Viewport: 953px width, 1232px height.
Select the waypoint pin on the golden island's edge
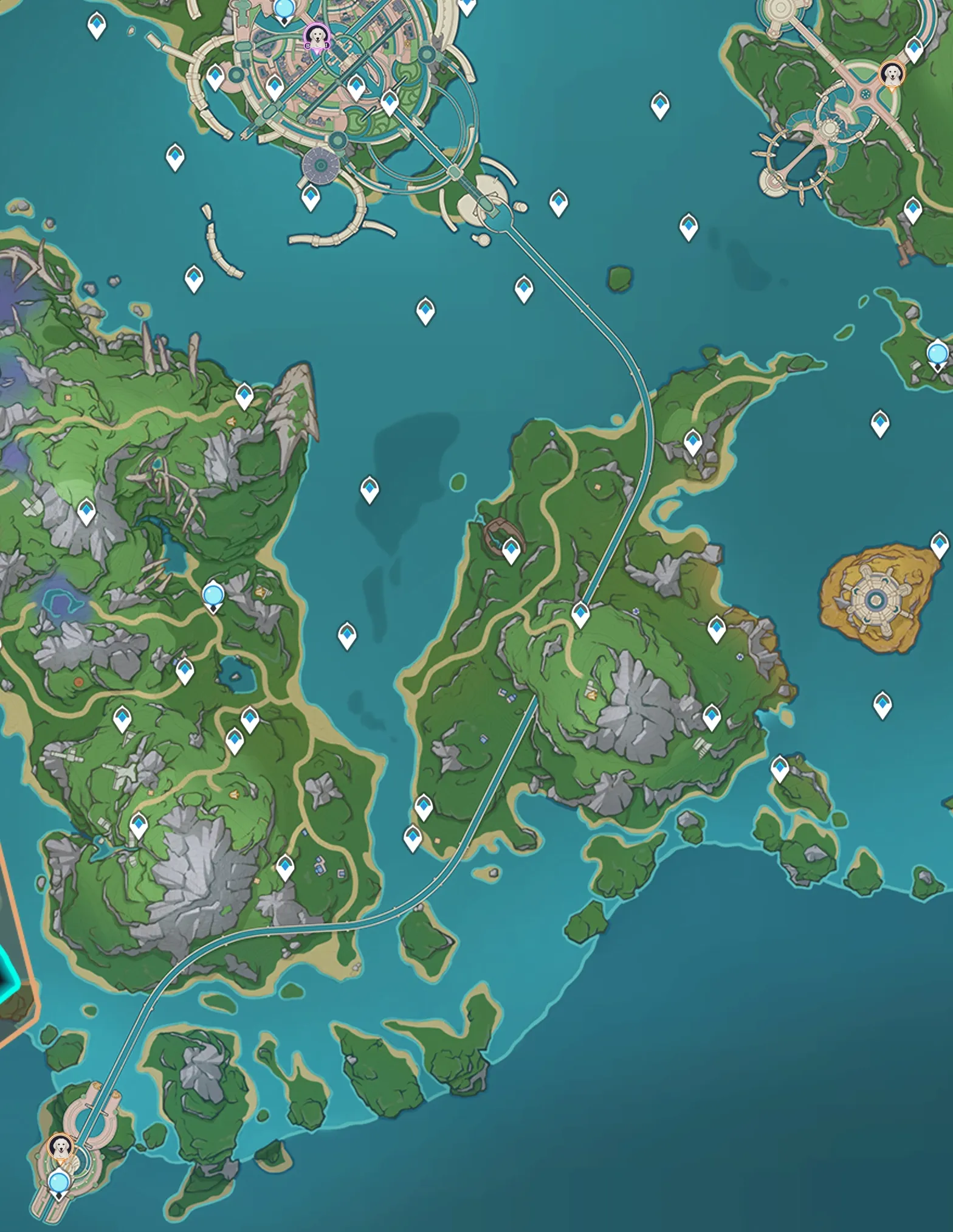coord(939,544)
